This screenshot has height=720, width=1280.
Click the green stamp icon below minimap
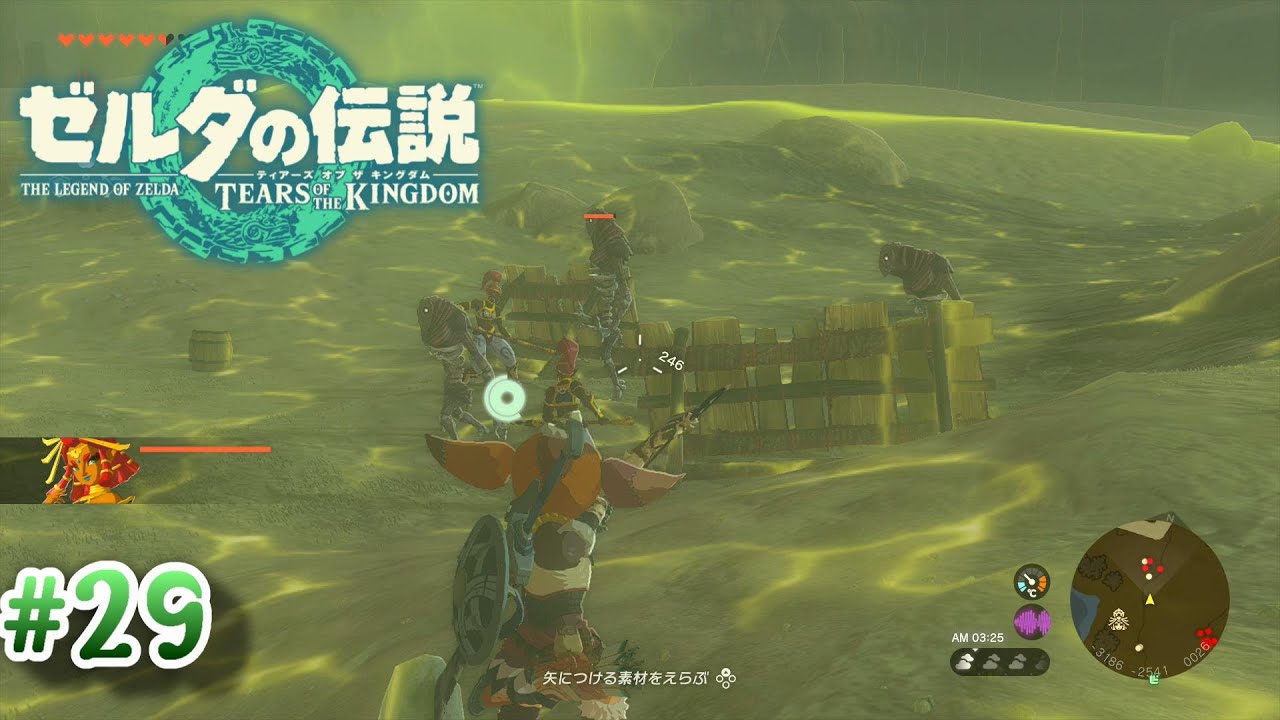tap(1155, 681)
